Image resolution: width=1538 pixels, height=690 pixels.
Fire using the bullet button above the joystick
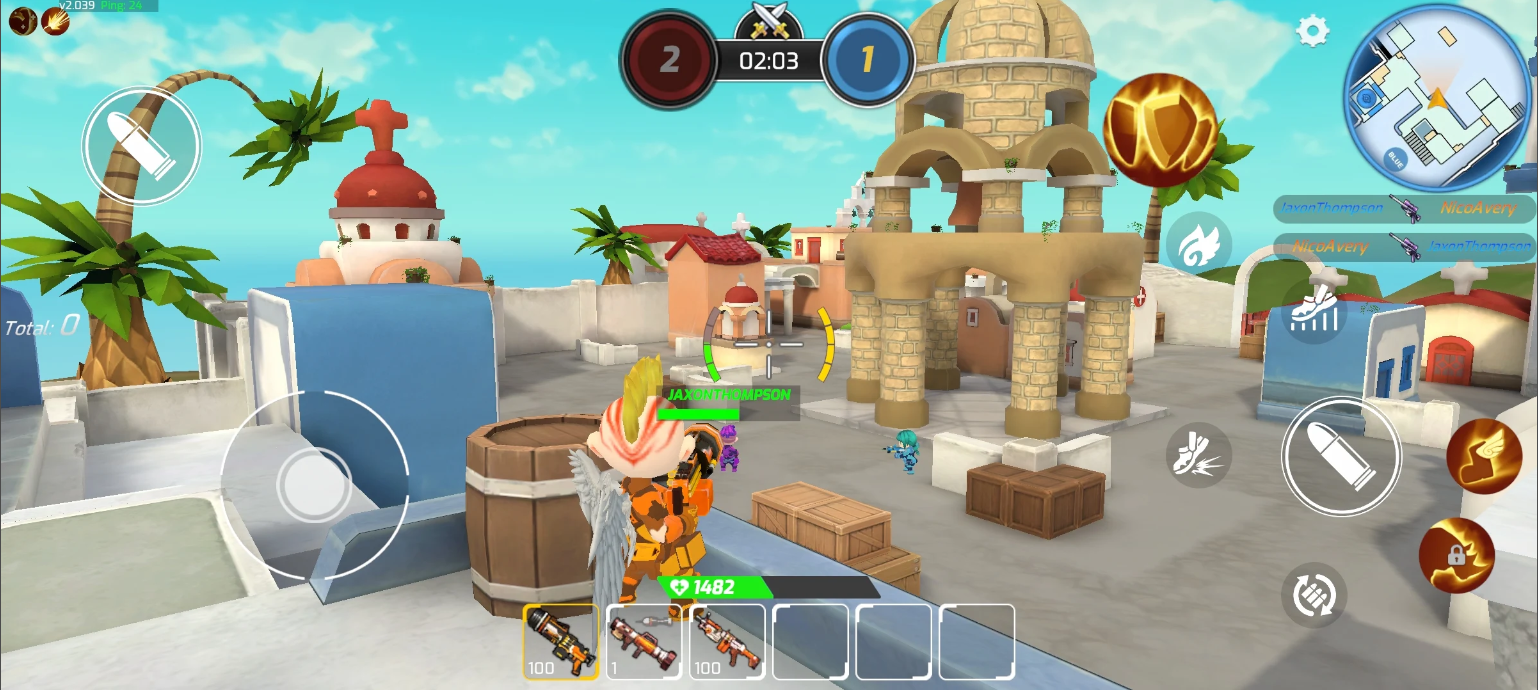point(141,145)
